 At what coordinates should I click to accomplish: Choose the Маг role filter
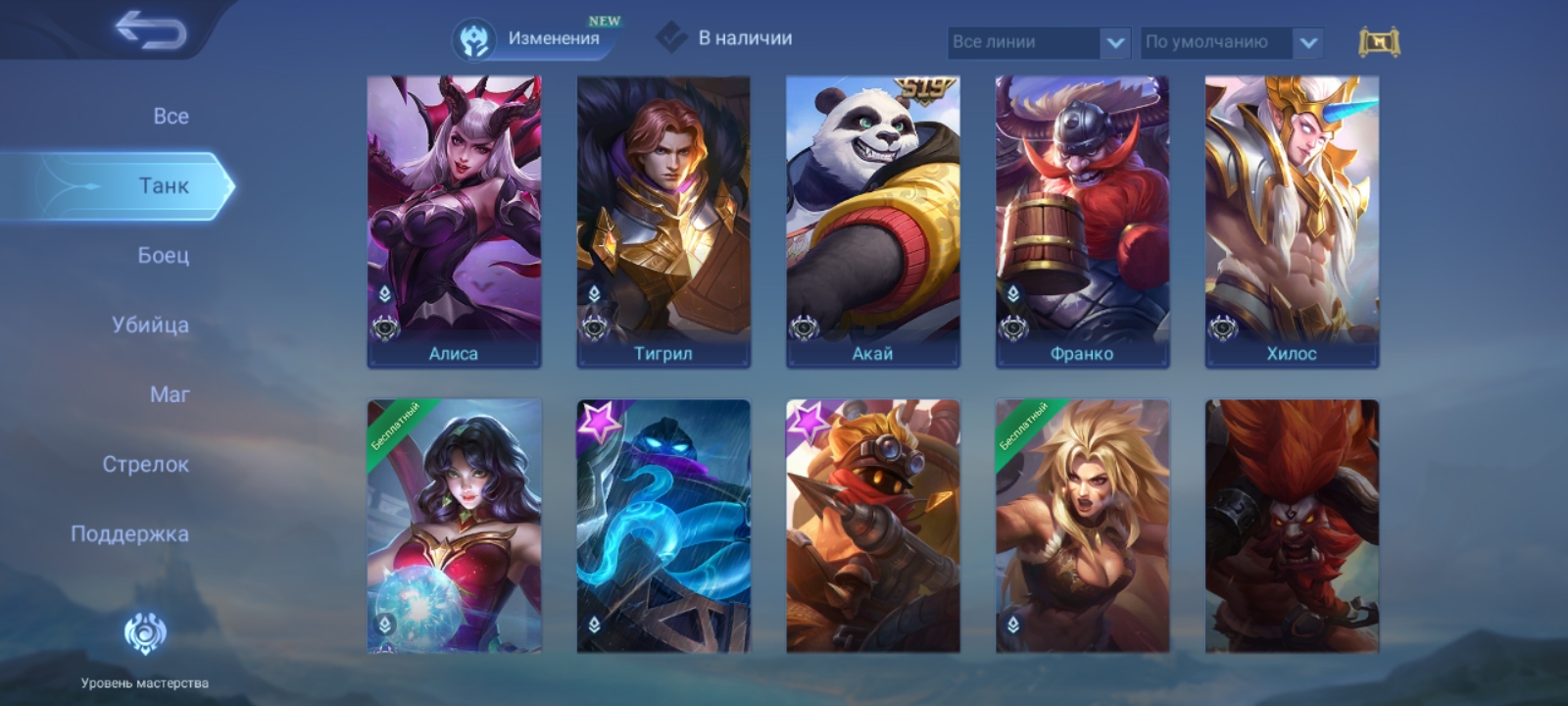pos(170,394)
